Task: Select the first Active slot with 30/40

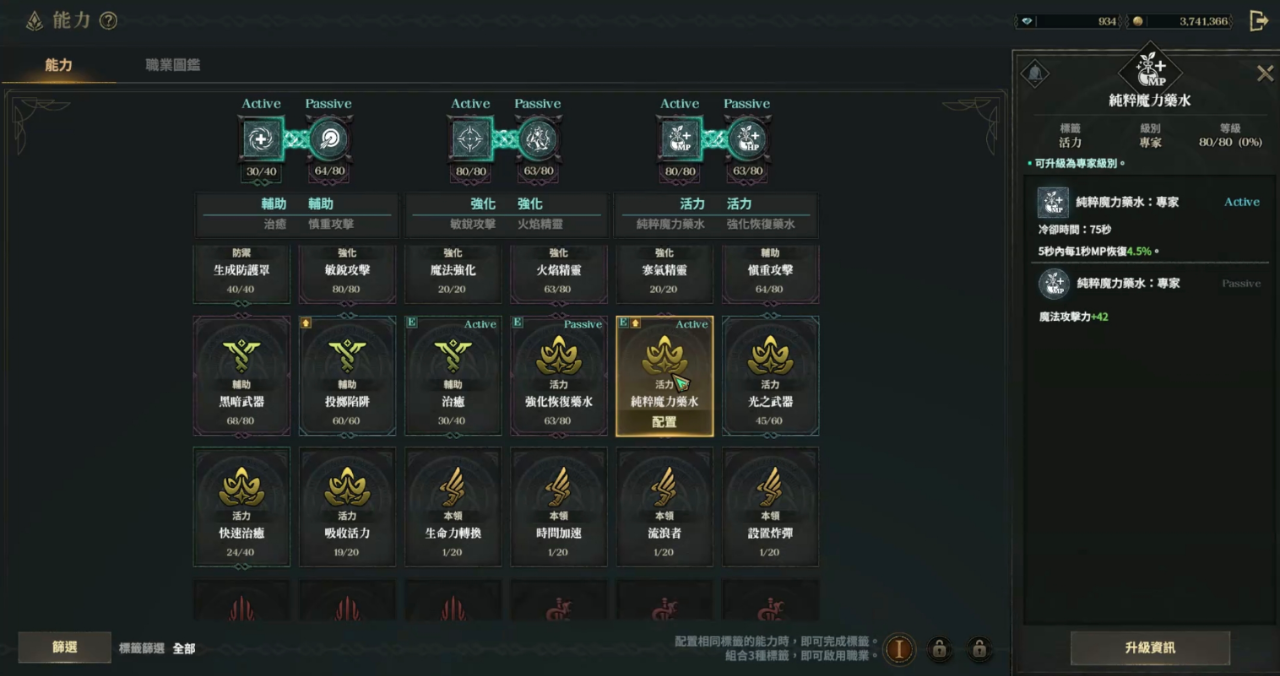Action: click(261, 139)
